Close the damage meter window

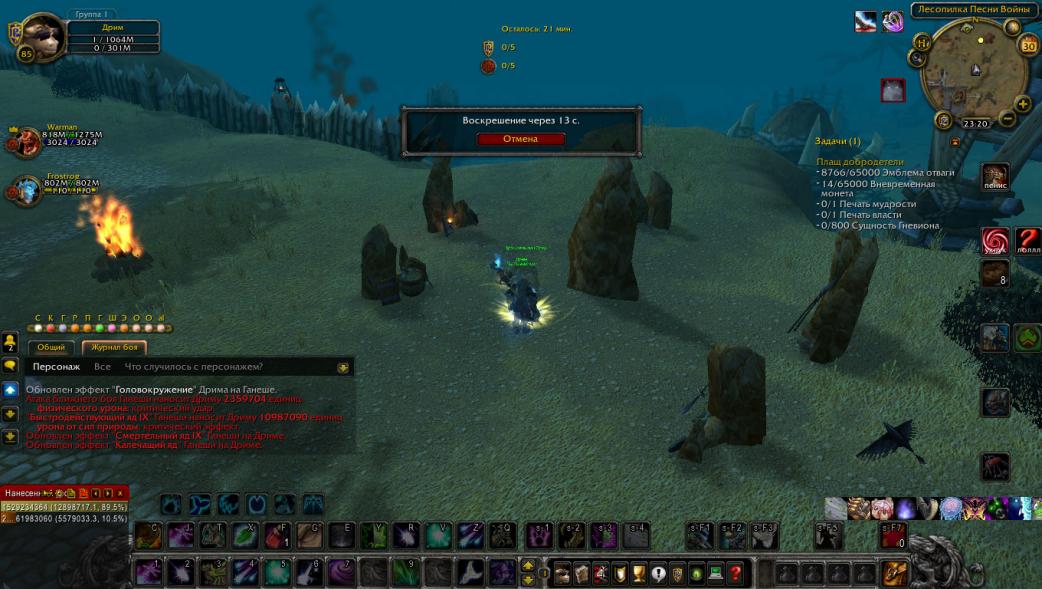pyautogui.click(x=120, y=493)
